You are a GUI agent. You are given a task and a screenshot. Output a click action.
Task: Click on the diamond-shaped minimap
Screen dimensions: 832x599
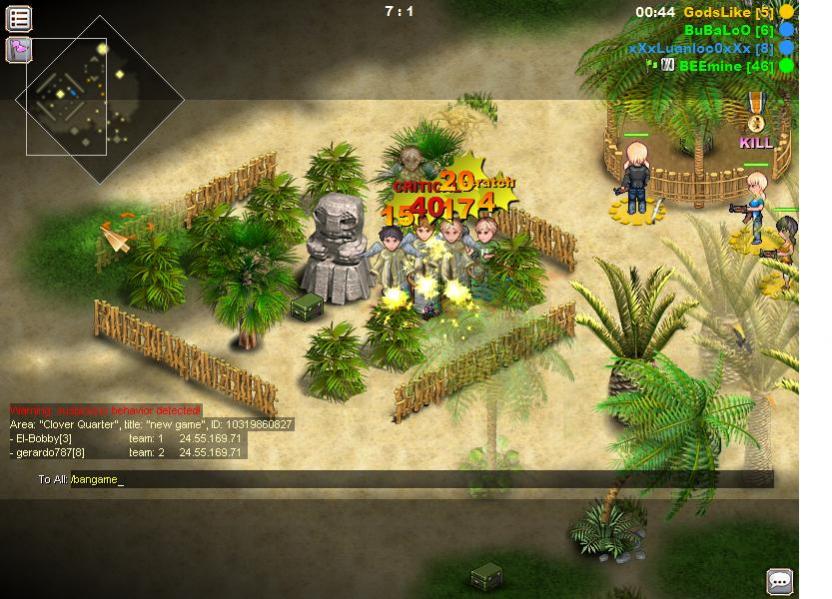103,98
